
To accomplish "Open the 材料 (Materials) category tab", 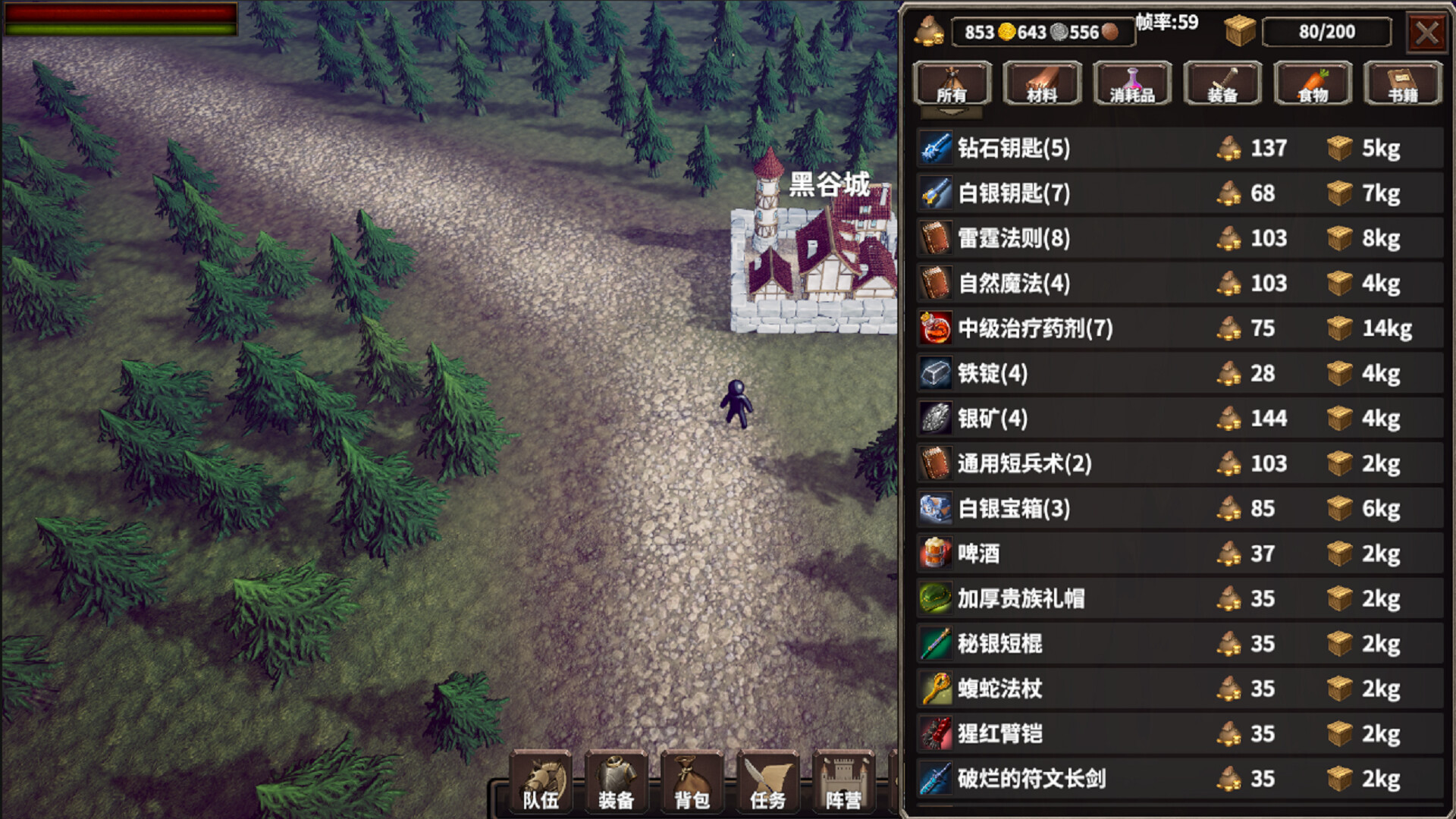I will (x=1041, y=83).
